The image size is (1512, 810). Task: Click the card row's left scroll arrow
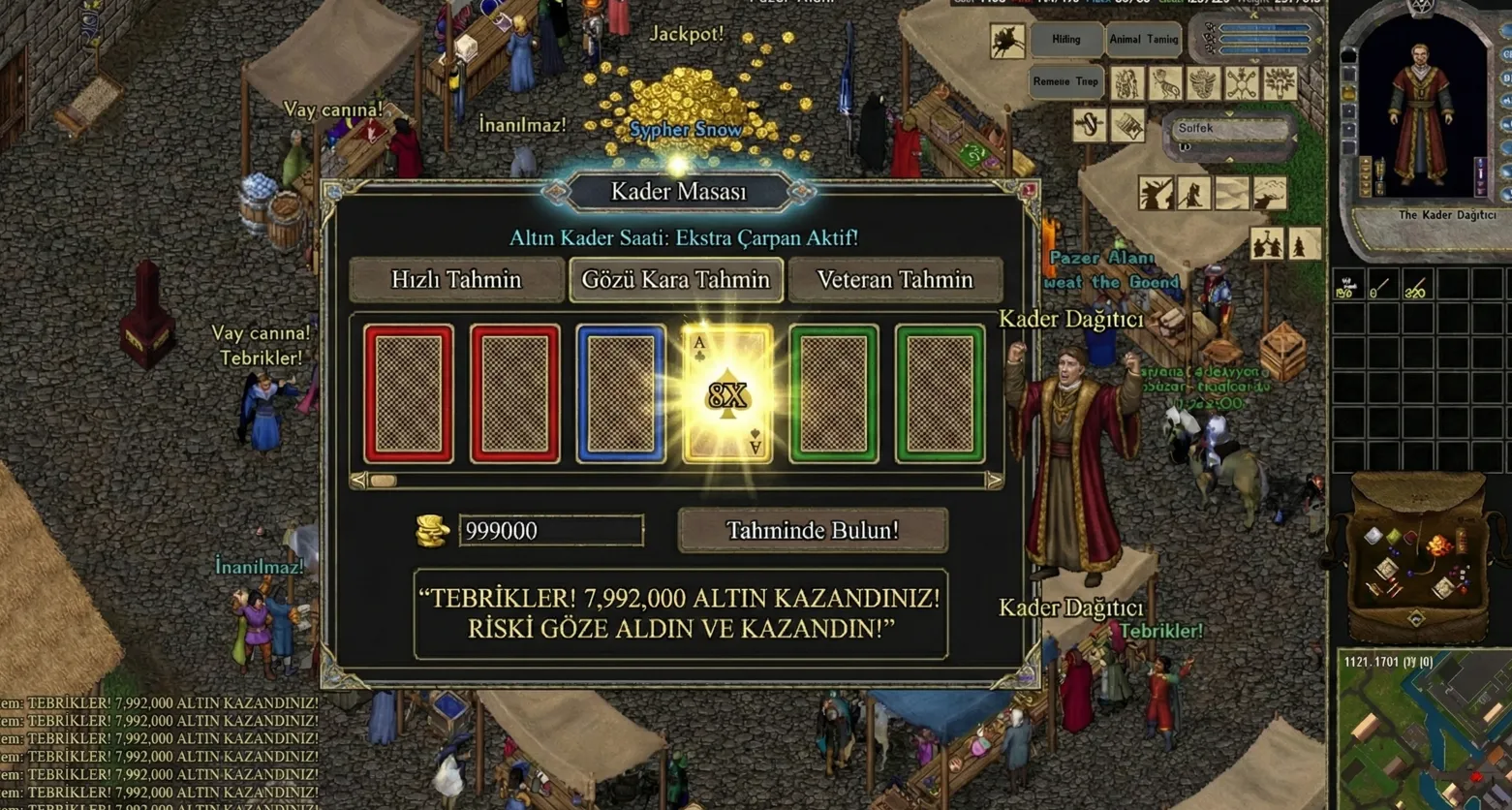coord(359,481)
